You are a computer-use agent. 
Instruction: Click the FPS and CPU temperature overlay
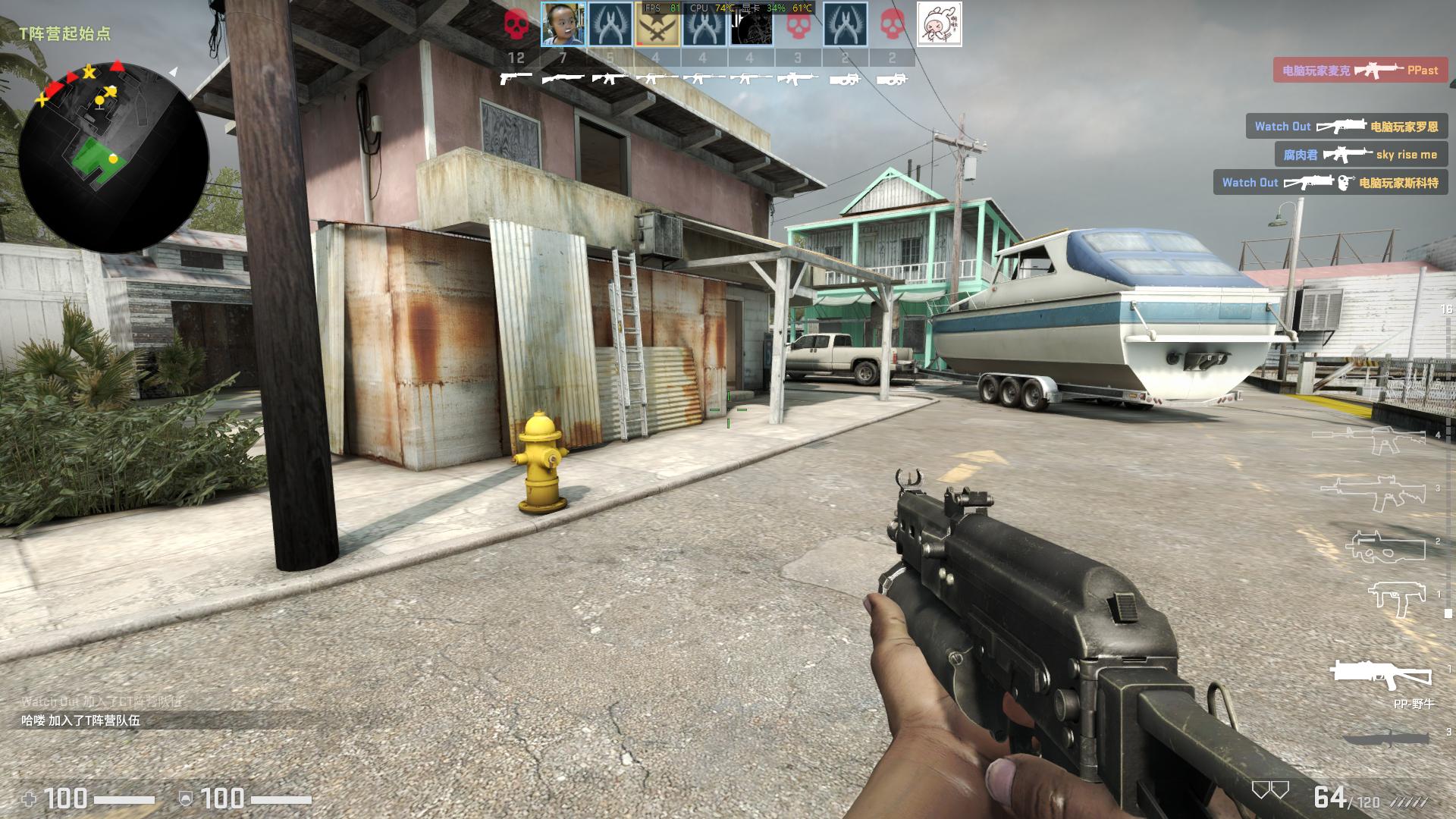pyautogui.click(x=727, y=8)
